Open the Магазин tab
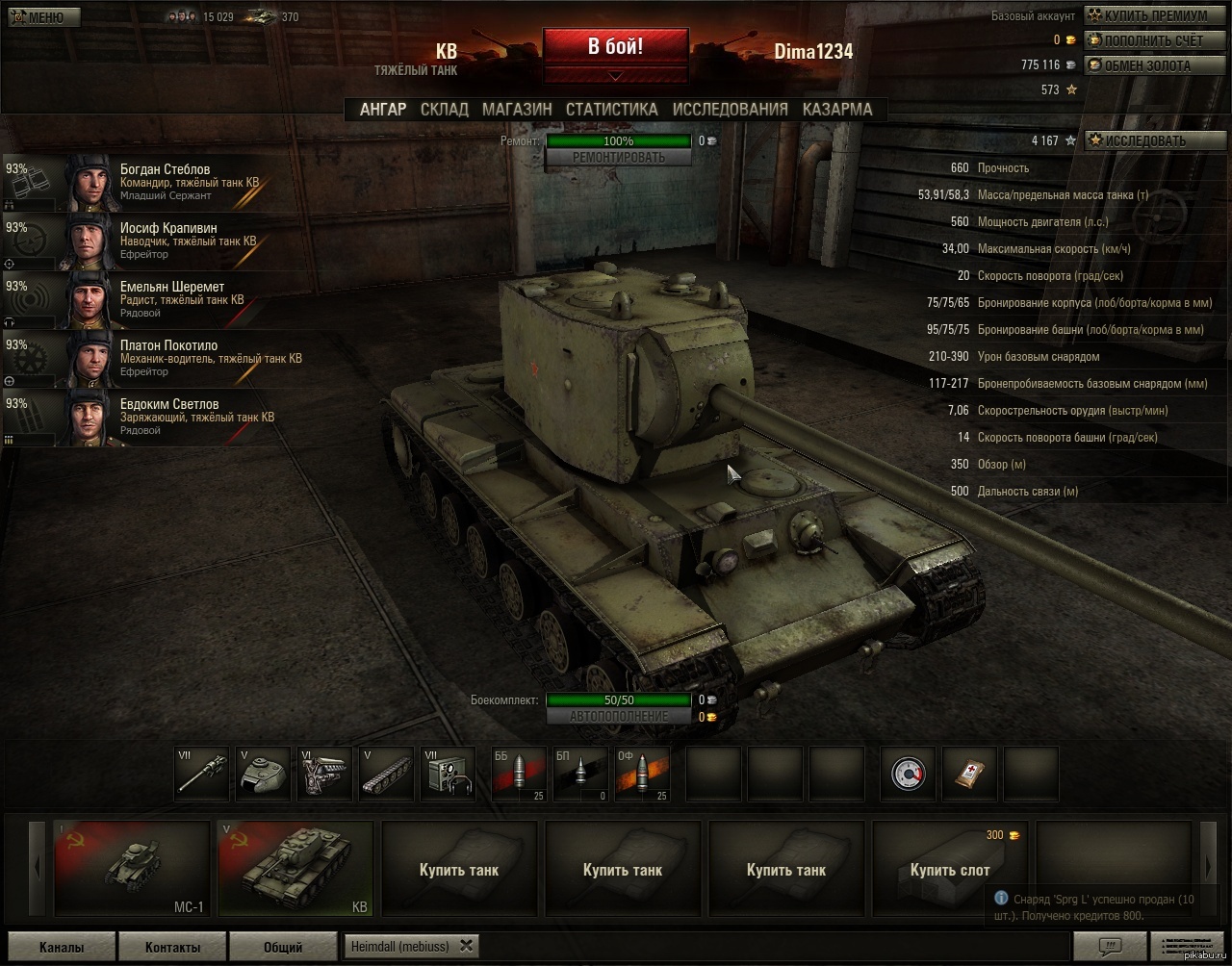 (x=517, y=110)
